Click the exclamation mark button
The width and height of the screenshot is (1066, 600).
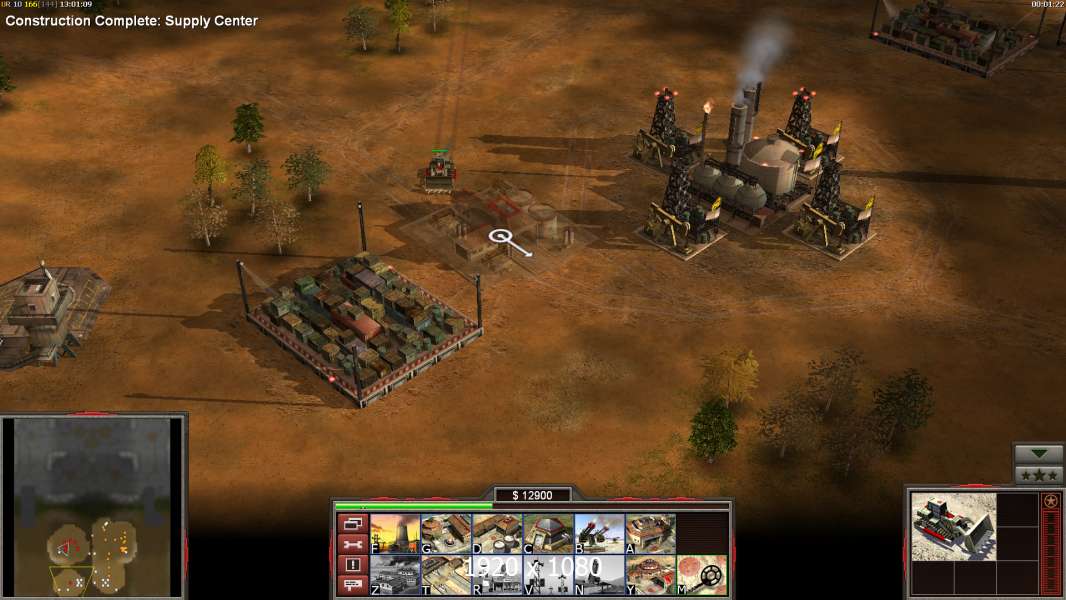tap(352, 565)
